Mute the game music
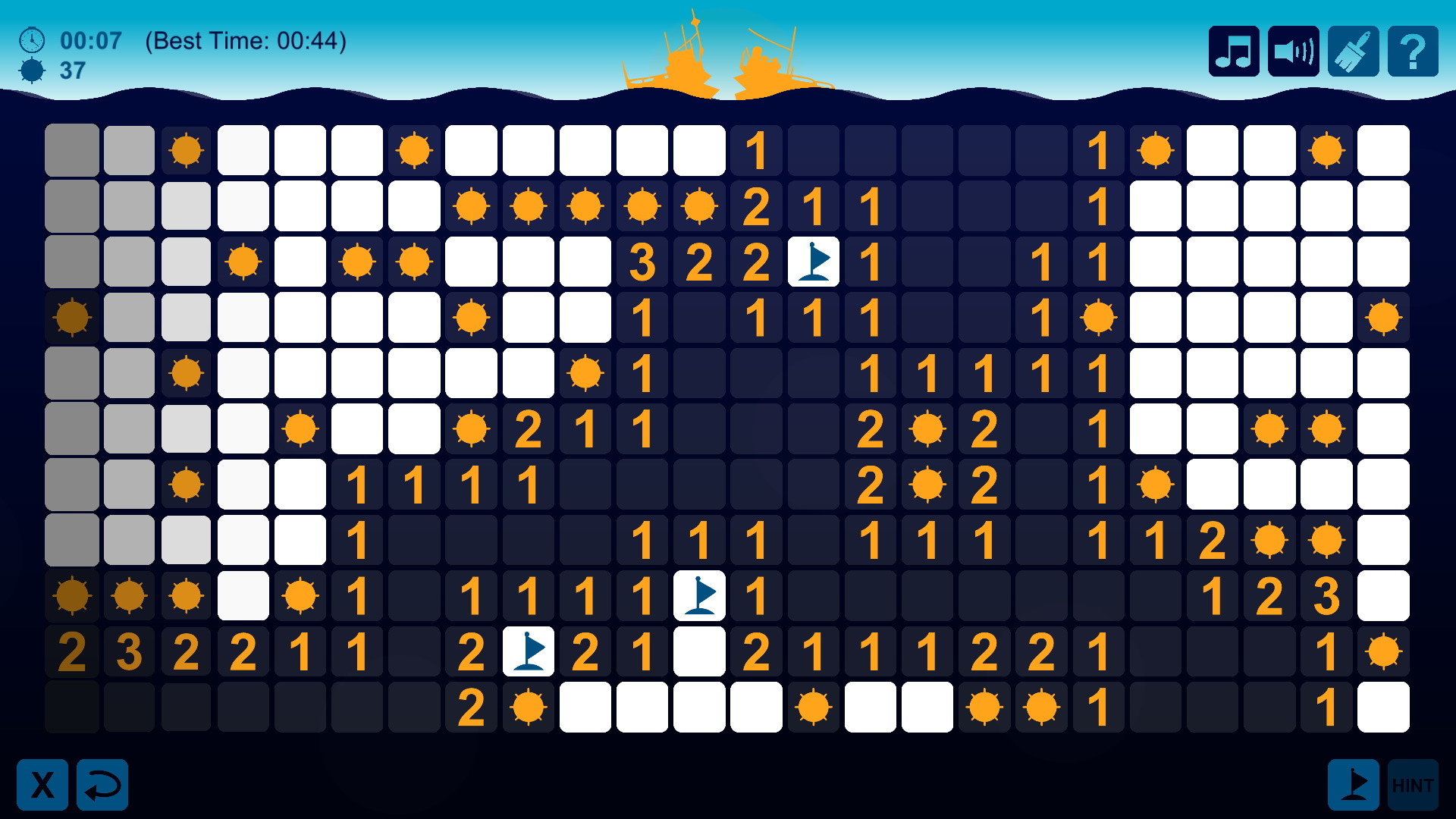 [x=1233, y=51]
